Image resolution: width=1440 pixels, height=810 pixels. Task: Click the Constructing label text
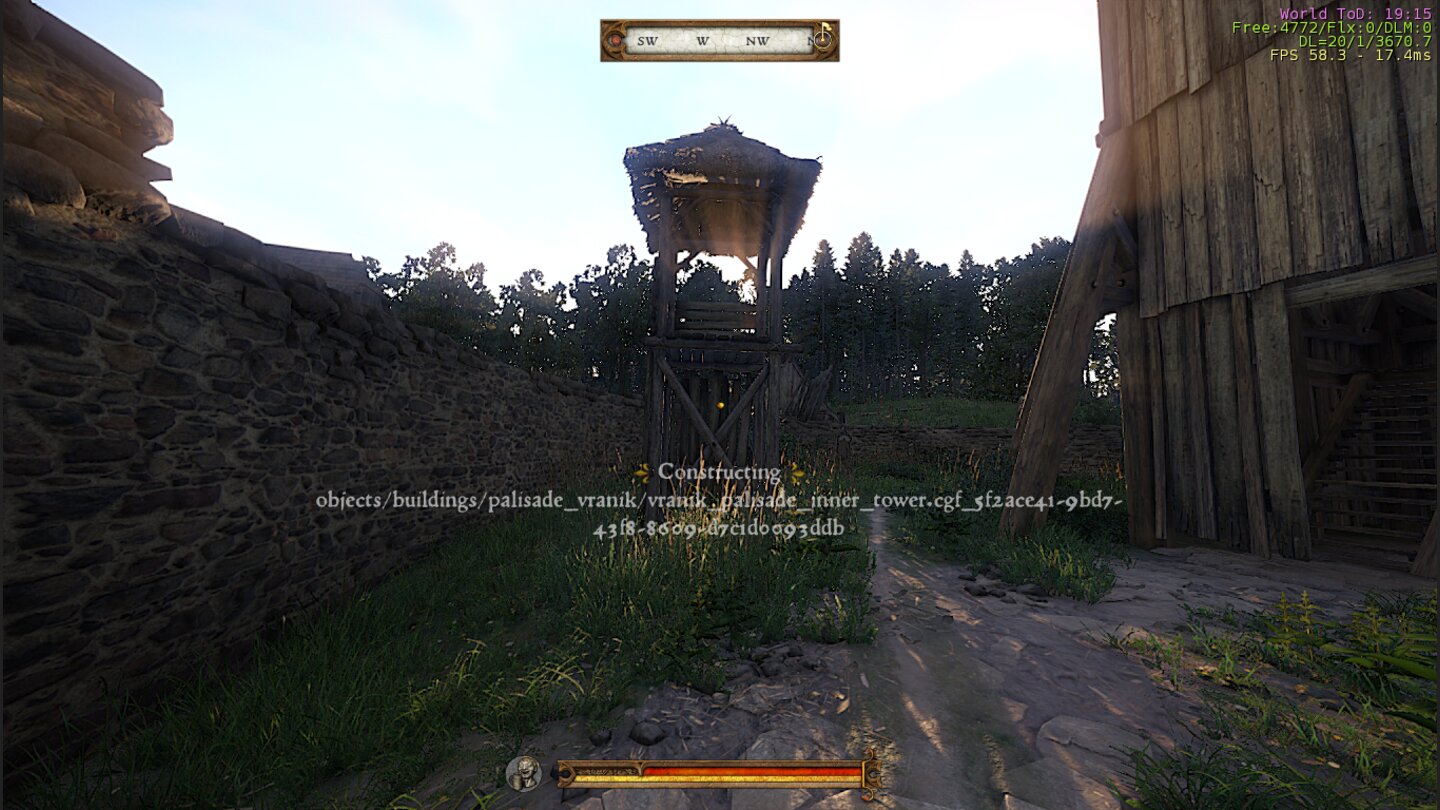click(x=718, y=470)
